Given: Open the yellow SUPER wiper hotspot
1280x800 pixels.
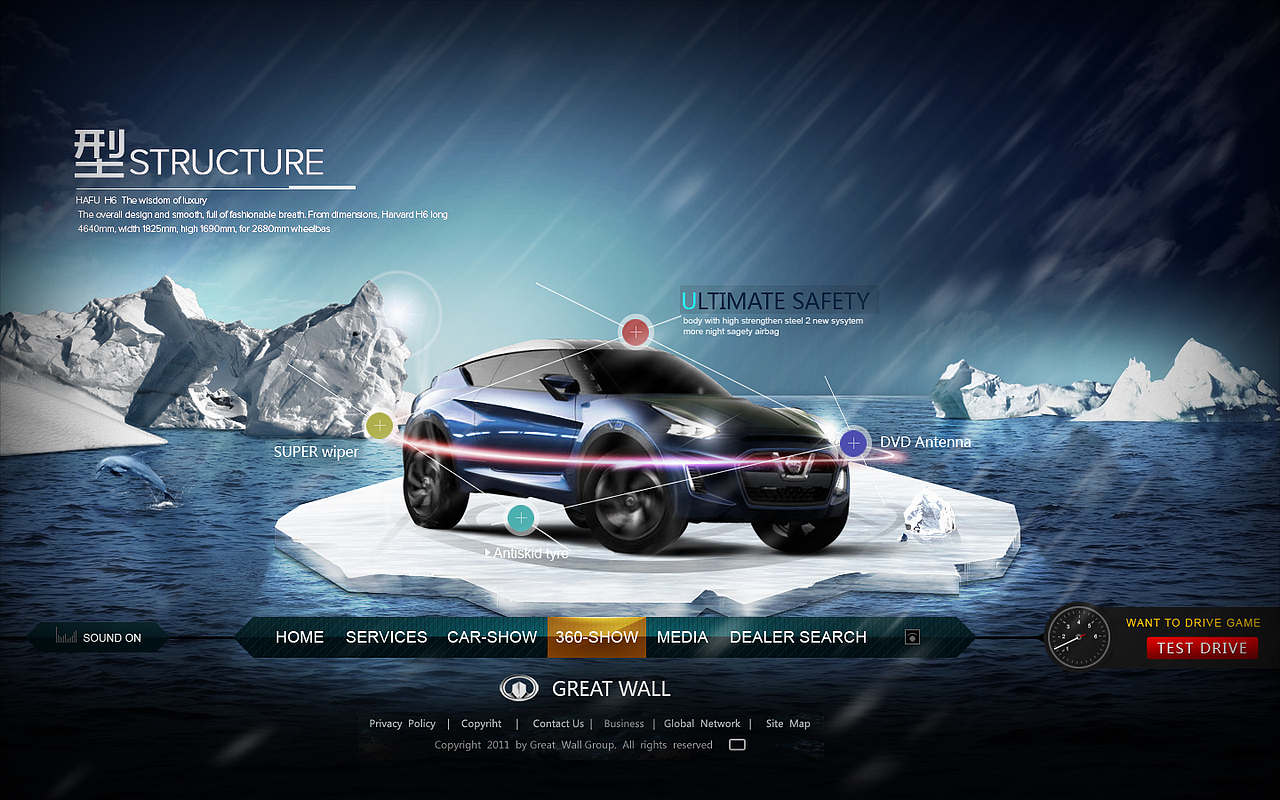Looking at the screenshot, I should tap(379, 426).
